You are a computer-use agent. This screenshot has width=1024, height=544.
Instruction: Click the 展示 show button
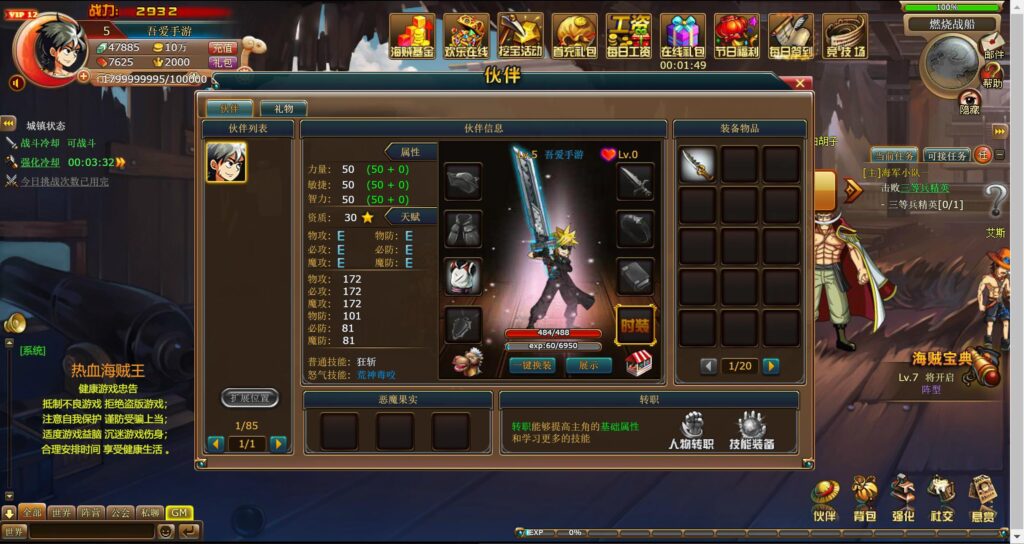click(x=588, y=366)
